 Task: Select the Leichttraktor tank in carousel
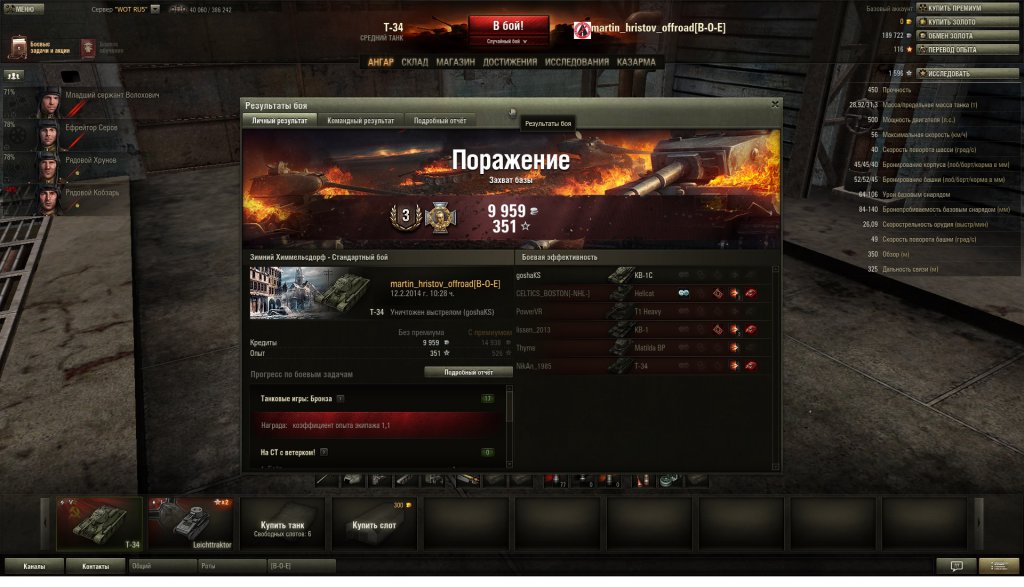[190, 523]
